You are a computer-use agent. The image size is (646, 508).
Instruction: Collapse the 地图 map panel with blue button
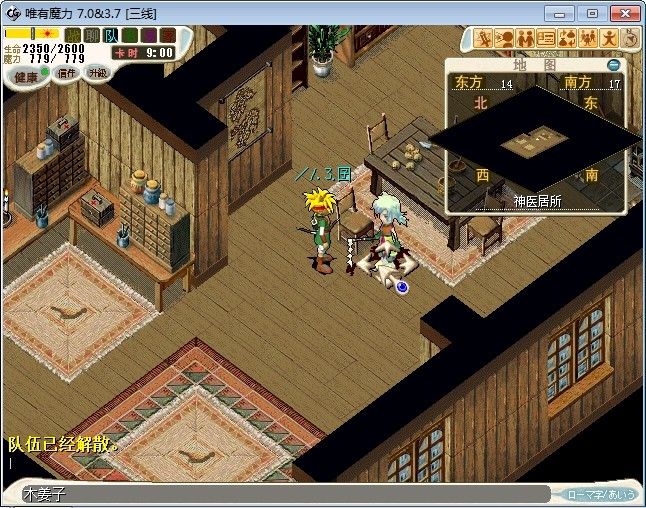click(x=614, y=65)
